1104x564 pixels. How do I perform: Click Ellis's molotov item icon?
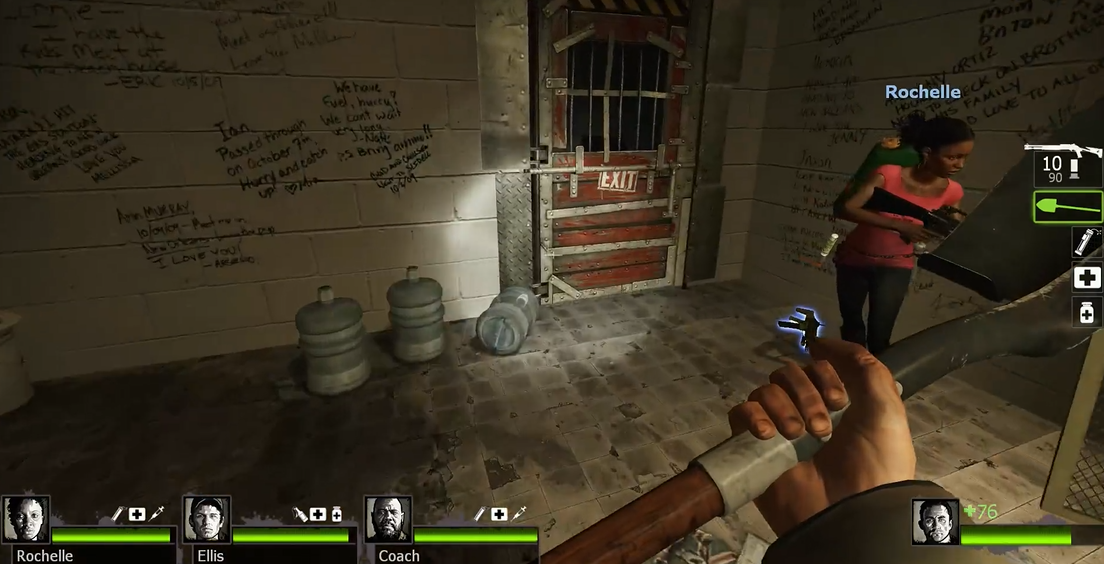coord(299,514)
